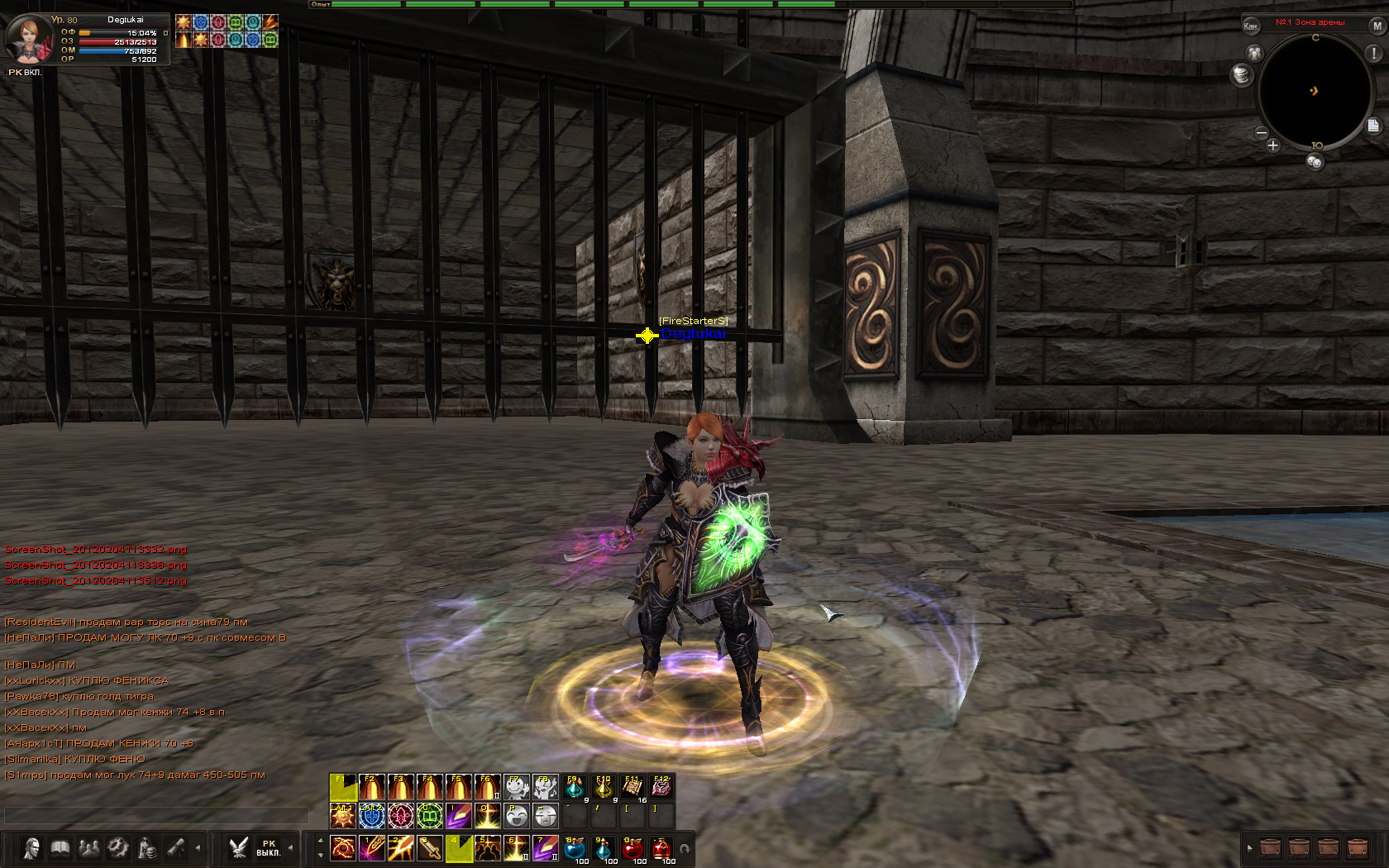Use the F10 yellow potion slot
The height and width of the screenshot is (868, 1389).
[x=604, y=787]
